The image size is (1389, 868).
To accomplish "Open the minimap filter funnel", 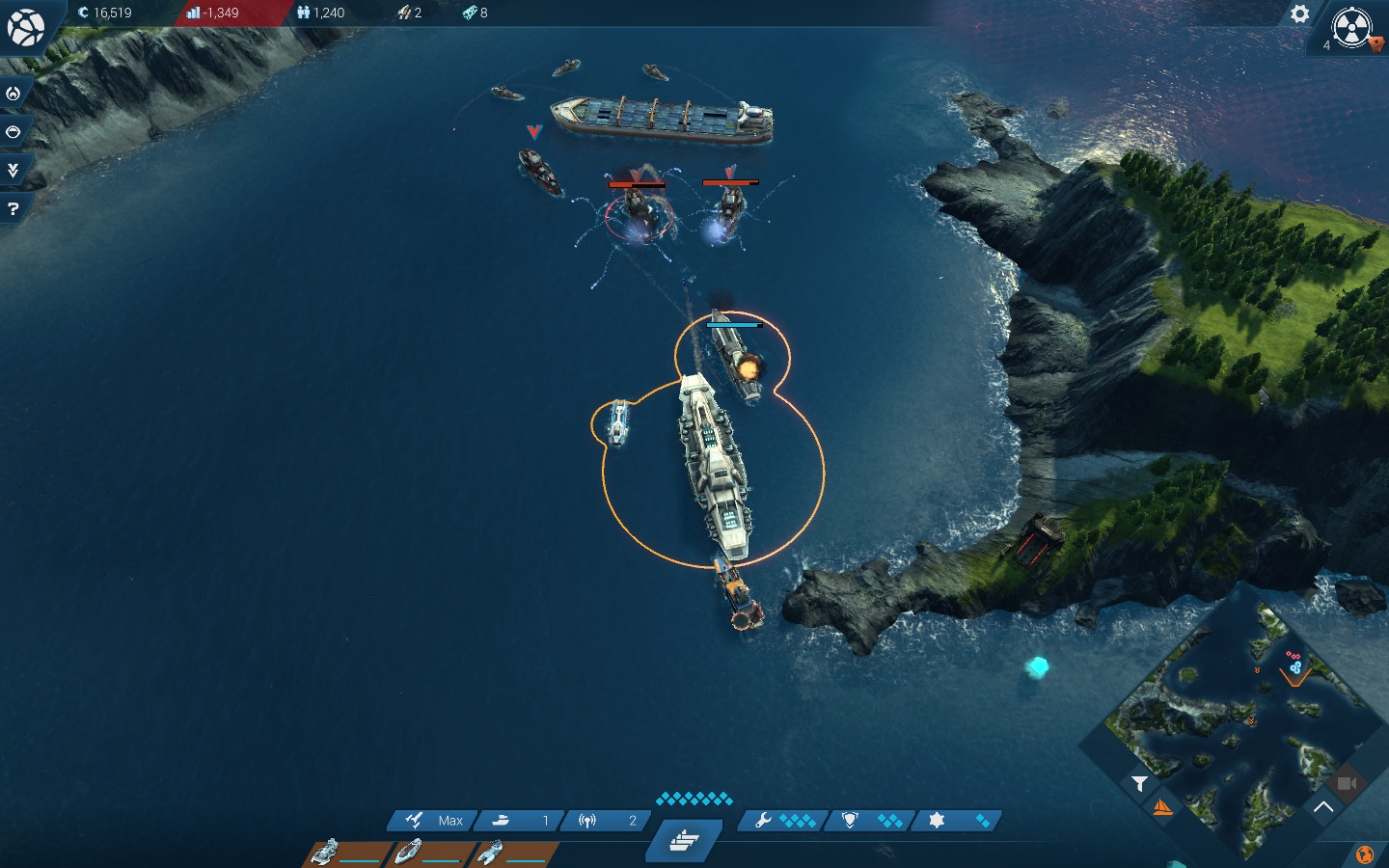I will pyautogui.click(x=1139, y=783).
